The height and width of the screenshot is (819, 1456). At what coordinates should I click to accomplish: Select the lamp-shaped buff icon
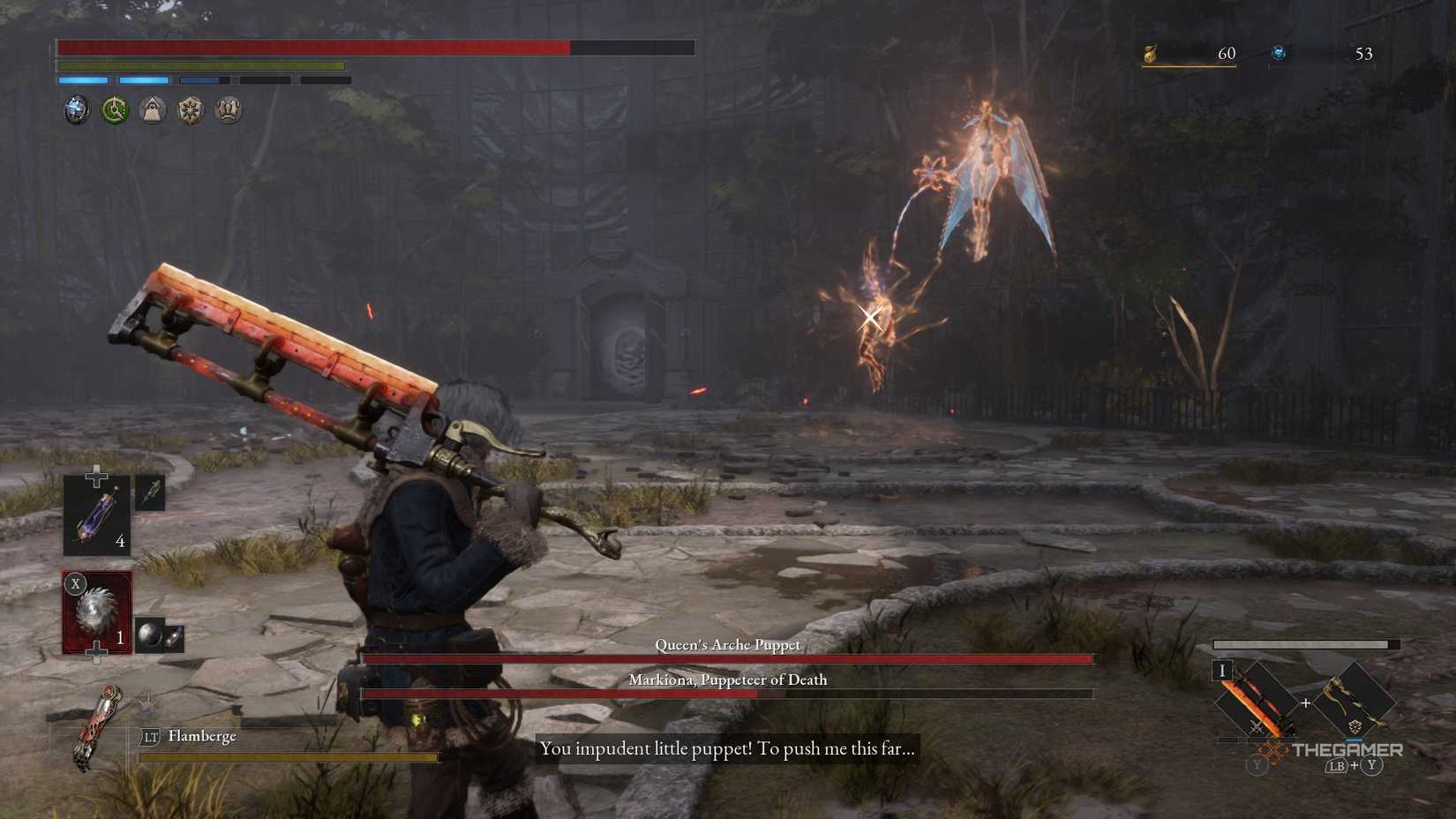(x=152, y=109)
